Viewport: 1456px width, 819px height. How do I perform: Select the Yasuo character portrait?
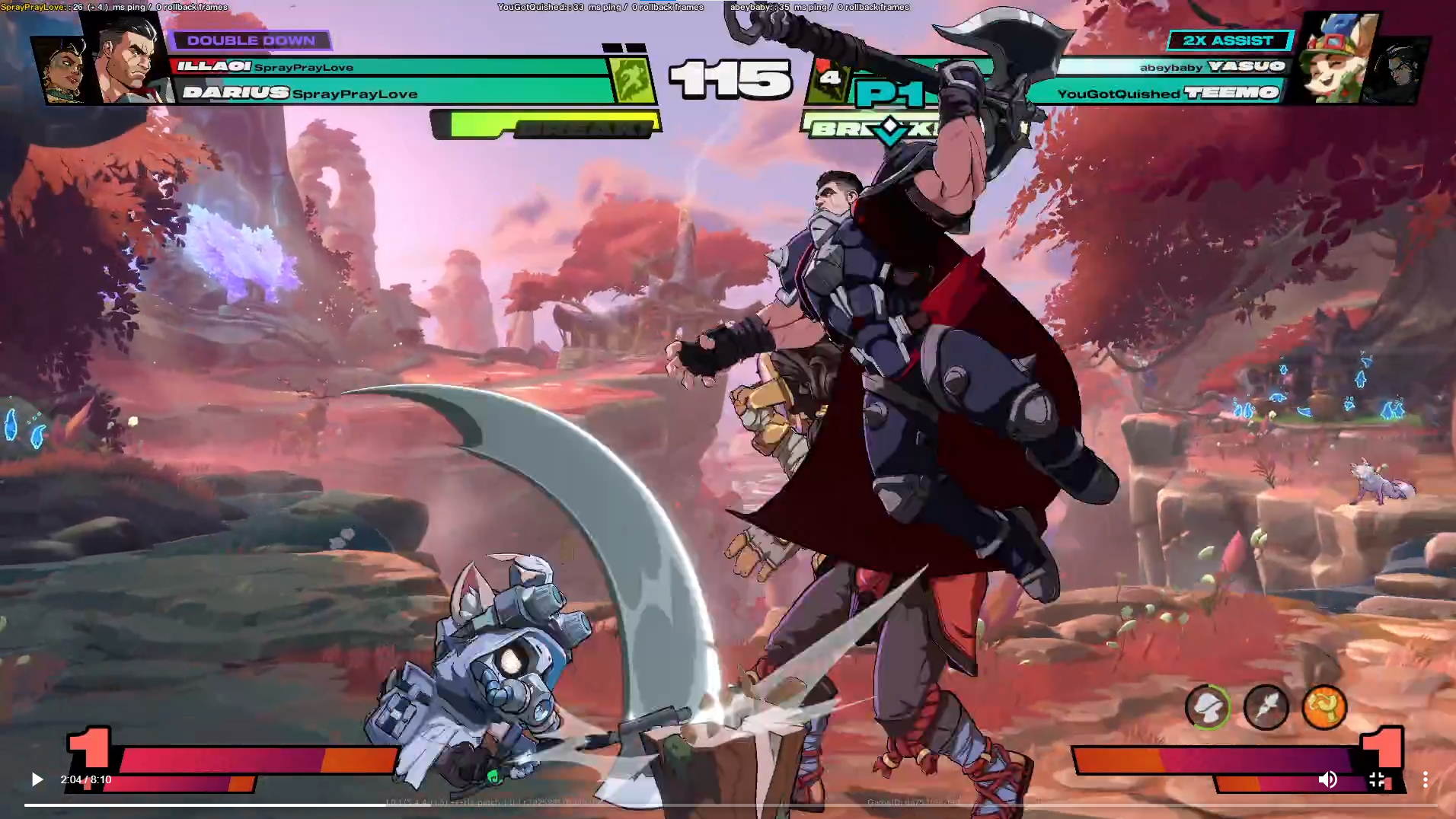pyautogui.click(x=1397, y=71)
